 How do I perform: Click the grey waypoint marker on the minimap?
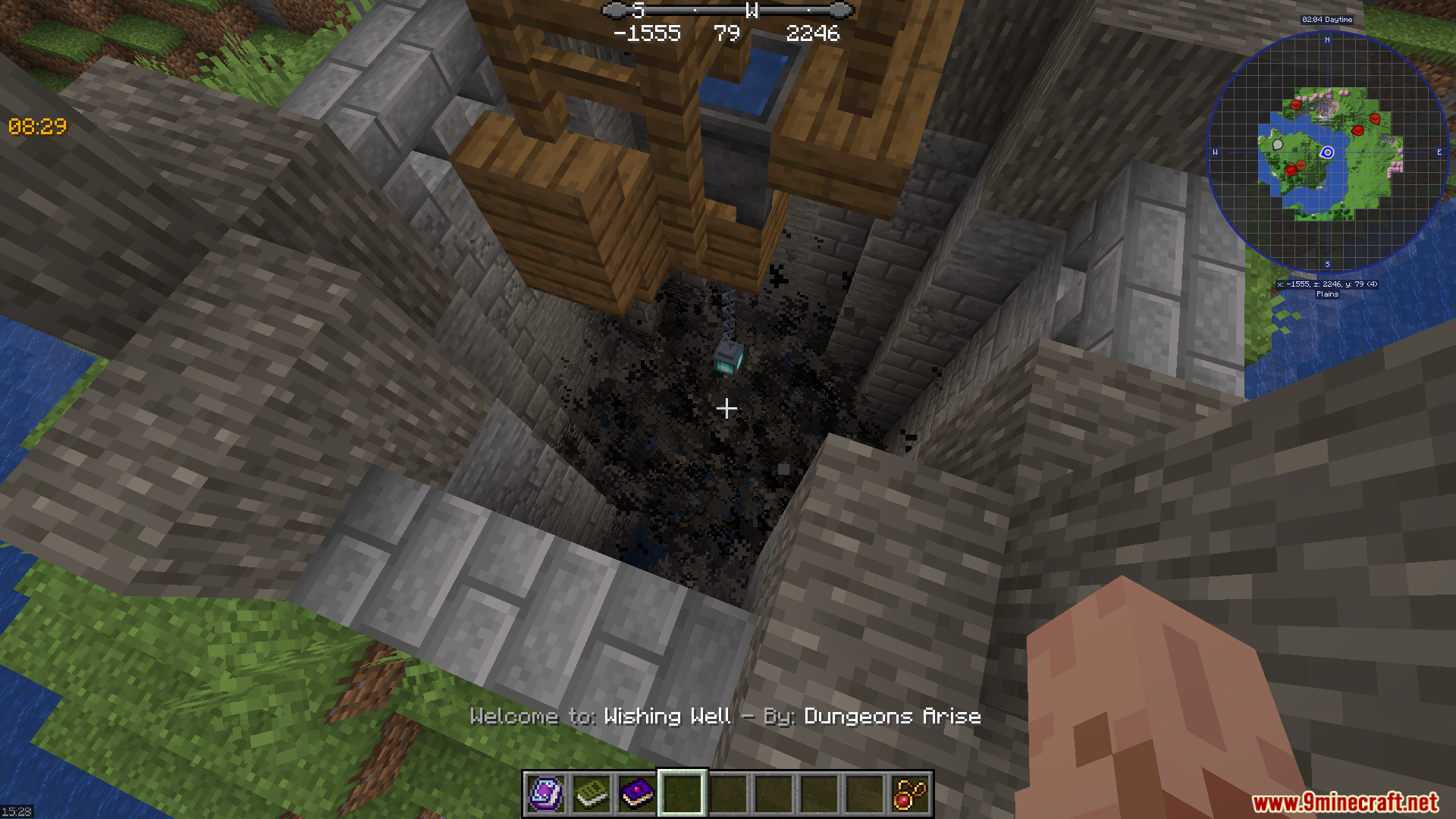coord(1278,144)
